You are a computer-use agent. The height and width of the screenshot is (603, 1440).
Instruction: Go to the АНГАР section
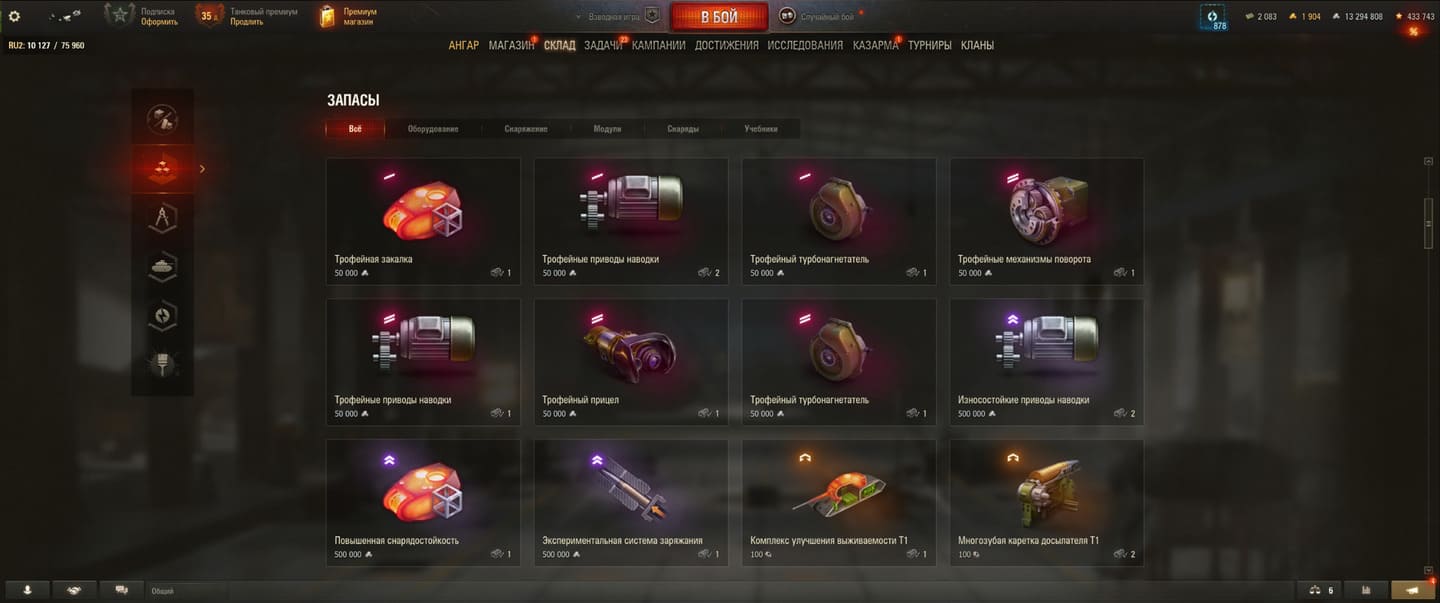(x=463, y=45)
